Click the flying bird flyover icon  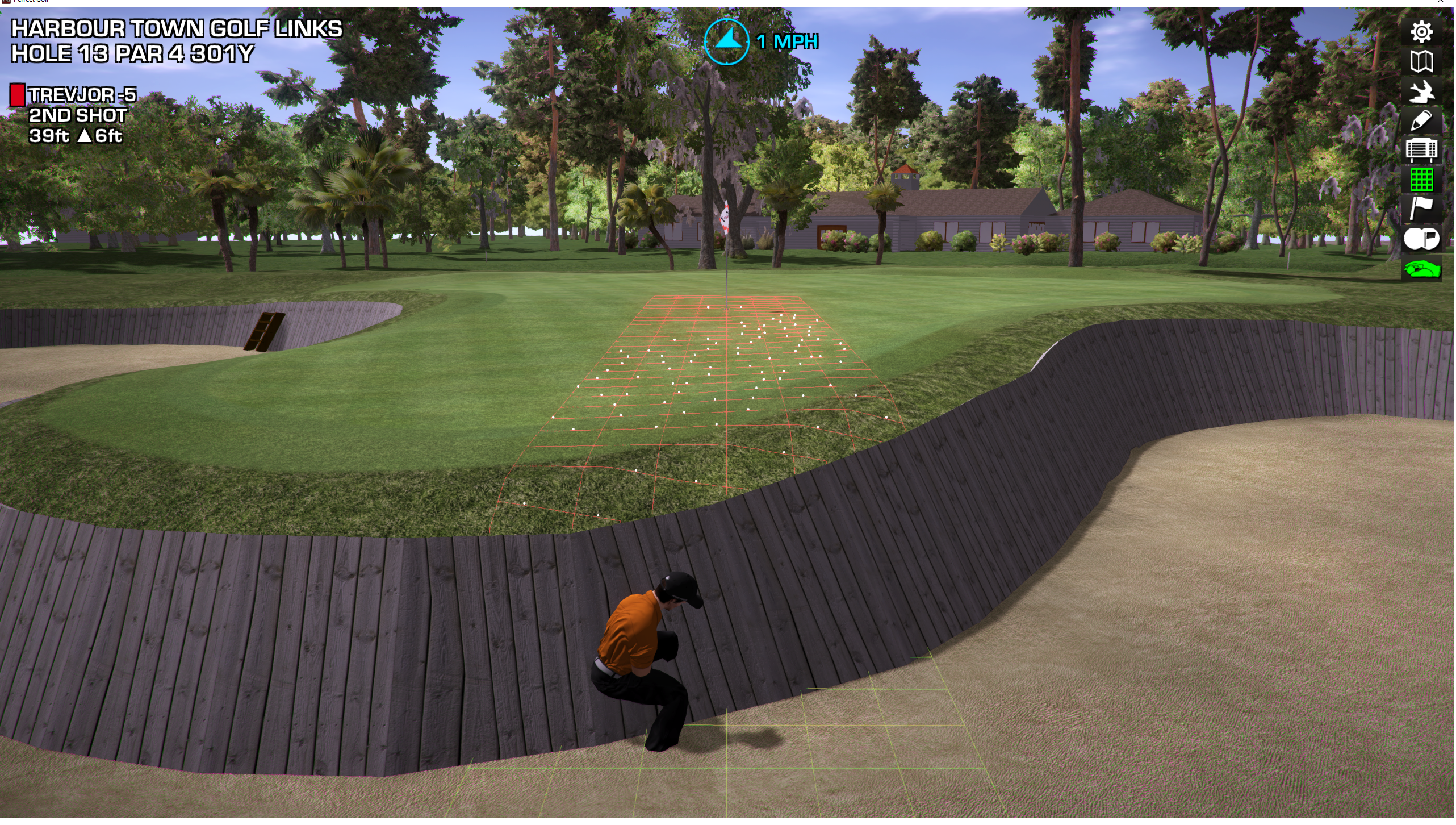1423,91
